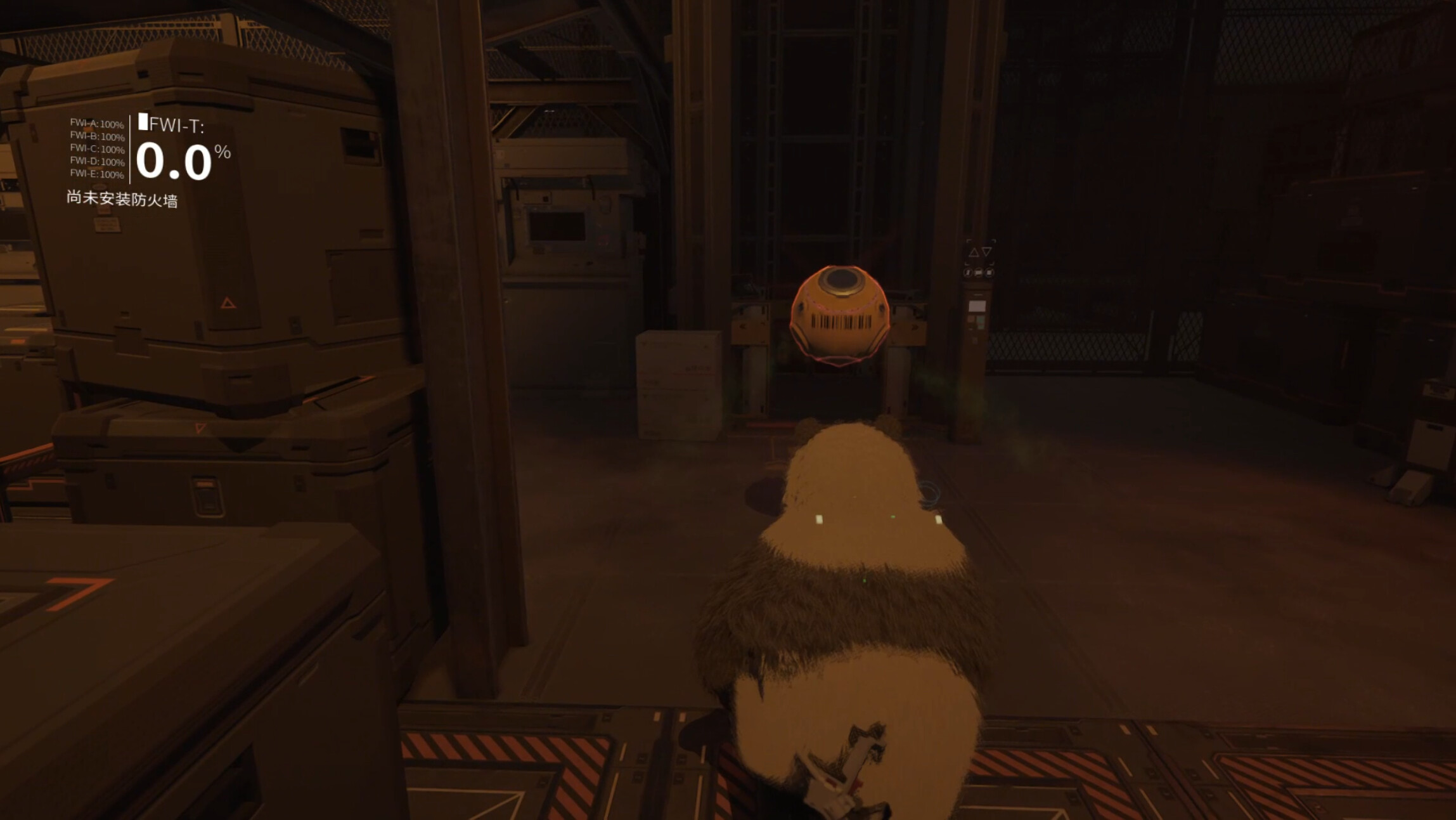Viewport: 1456px width, 820px height.
Task: Click the elevator down triangle control
Action: tap(986, 252)
